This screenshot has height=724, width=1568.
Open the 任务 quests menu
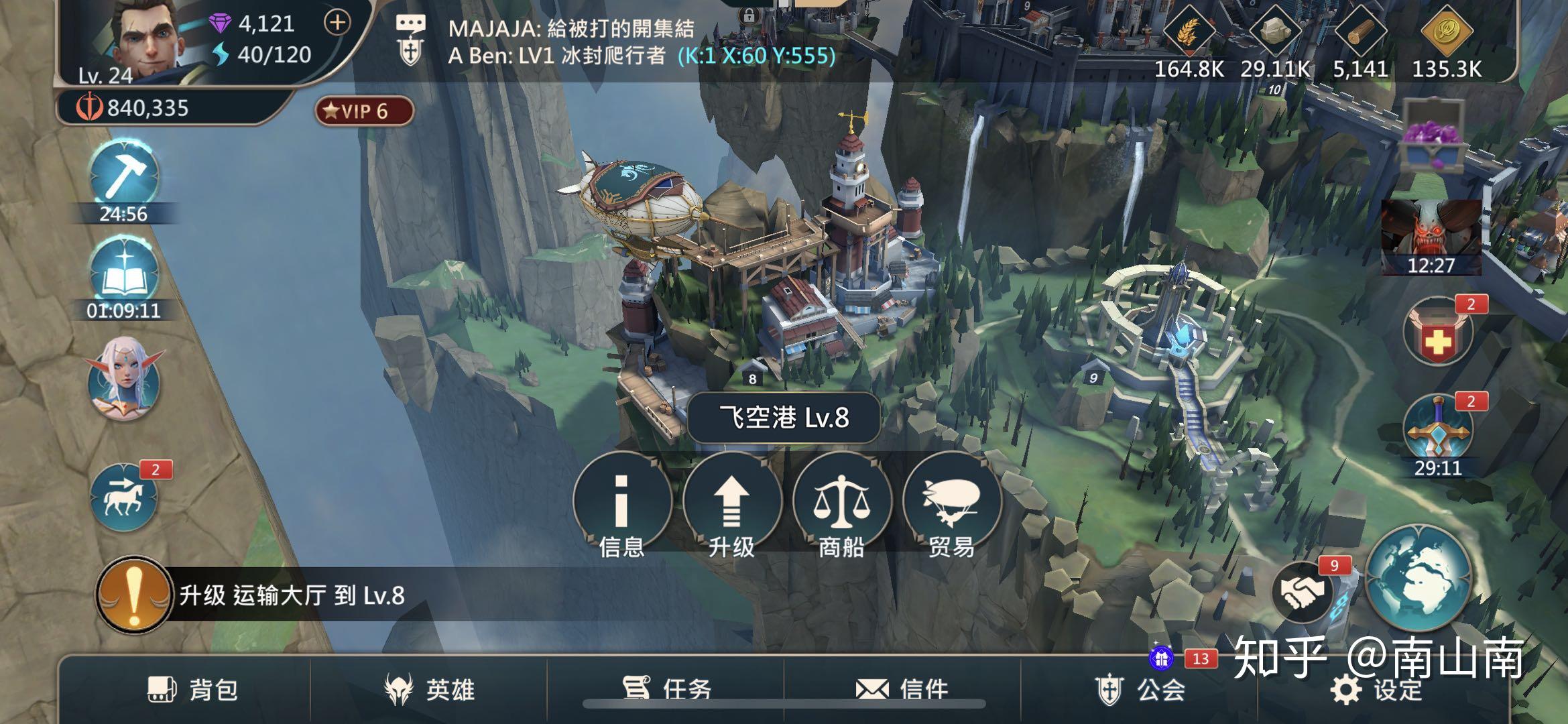pyautogui.click(x=666, y=688)
